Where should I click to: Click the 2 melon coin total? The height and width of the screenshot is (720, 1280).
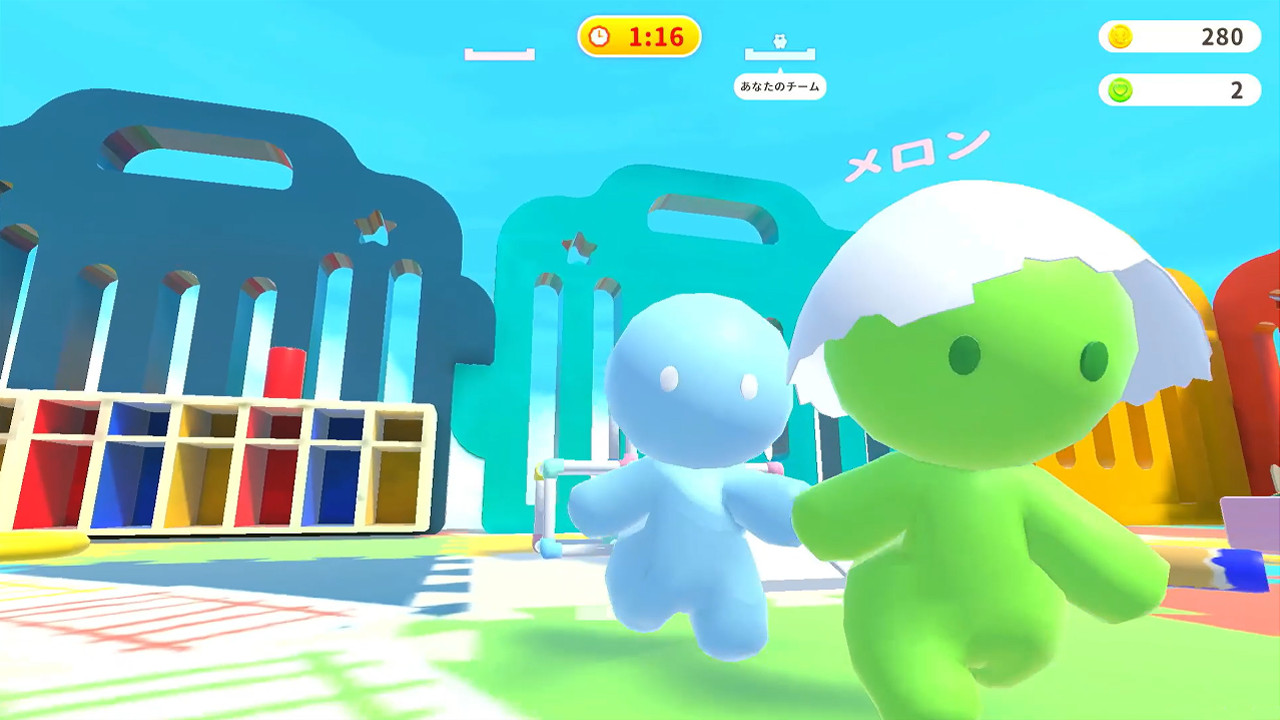[x=1240, y=90]
